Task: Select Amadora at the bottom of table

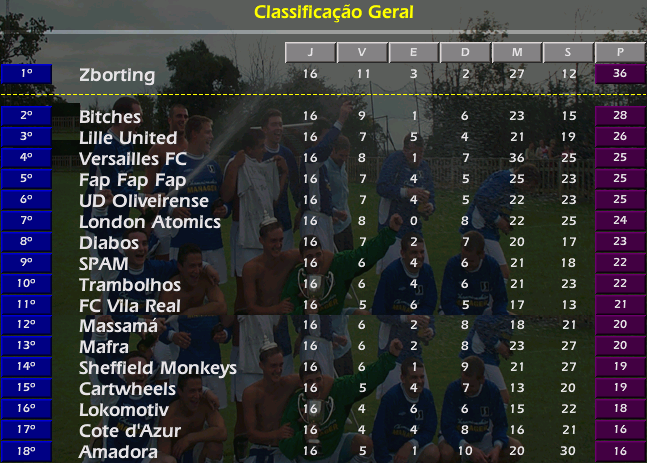Action: coord(118,452)
